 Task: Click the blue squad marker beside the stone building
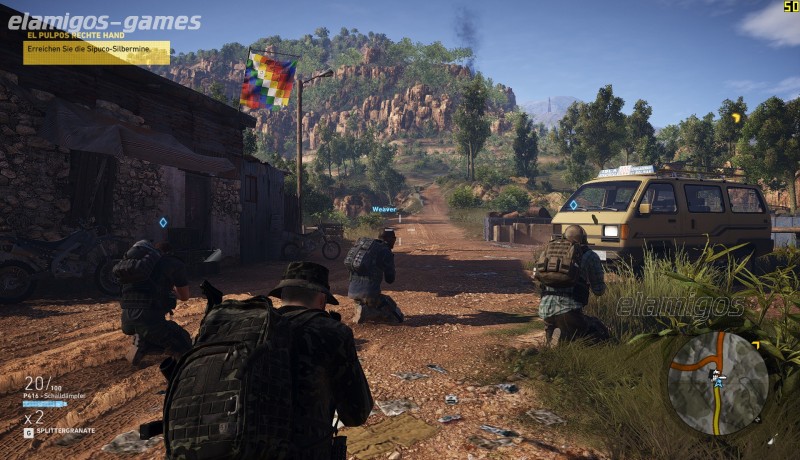point(163,222)
